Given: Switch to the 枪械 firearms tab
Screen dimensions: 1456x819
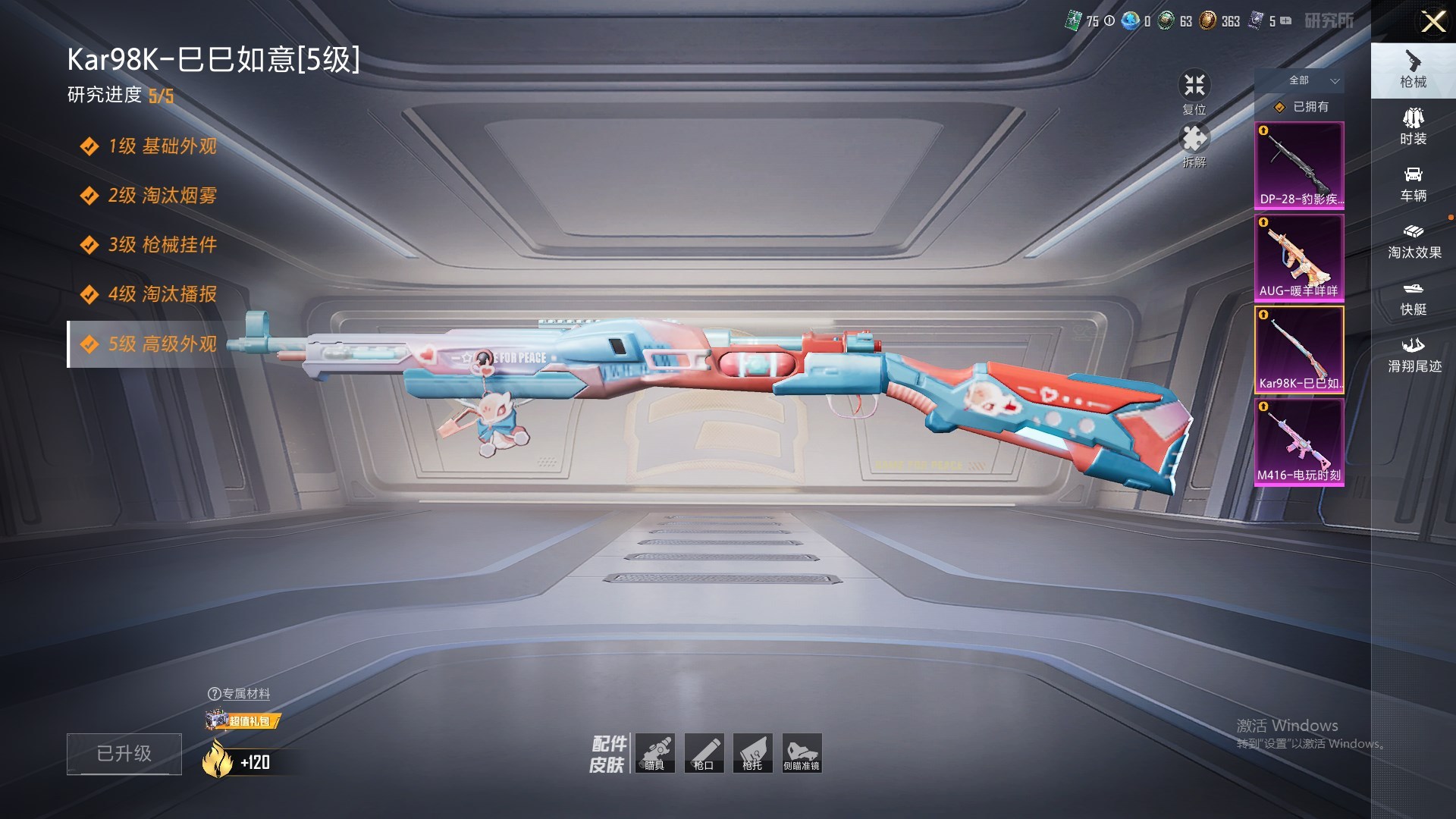Looking at the screenshot, I should (1413, 70).
